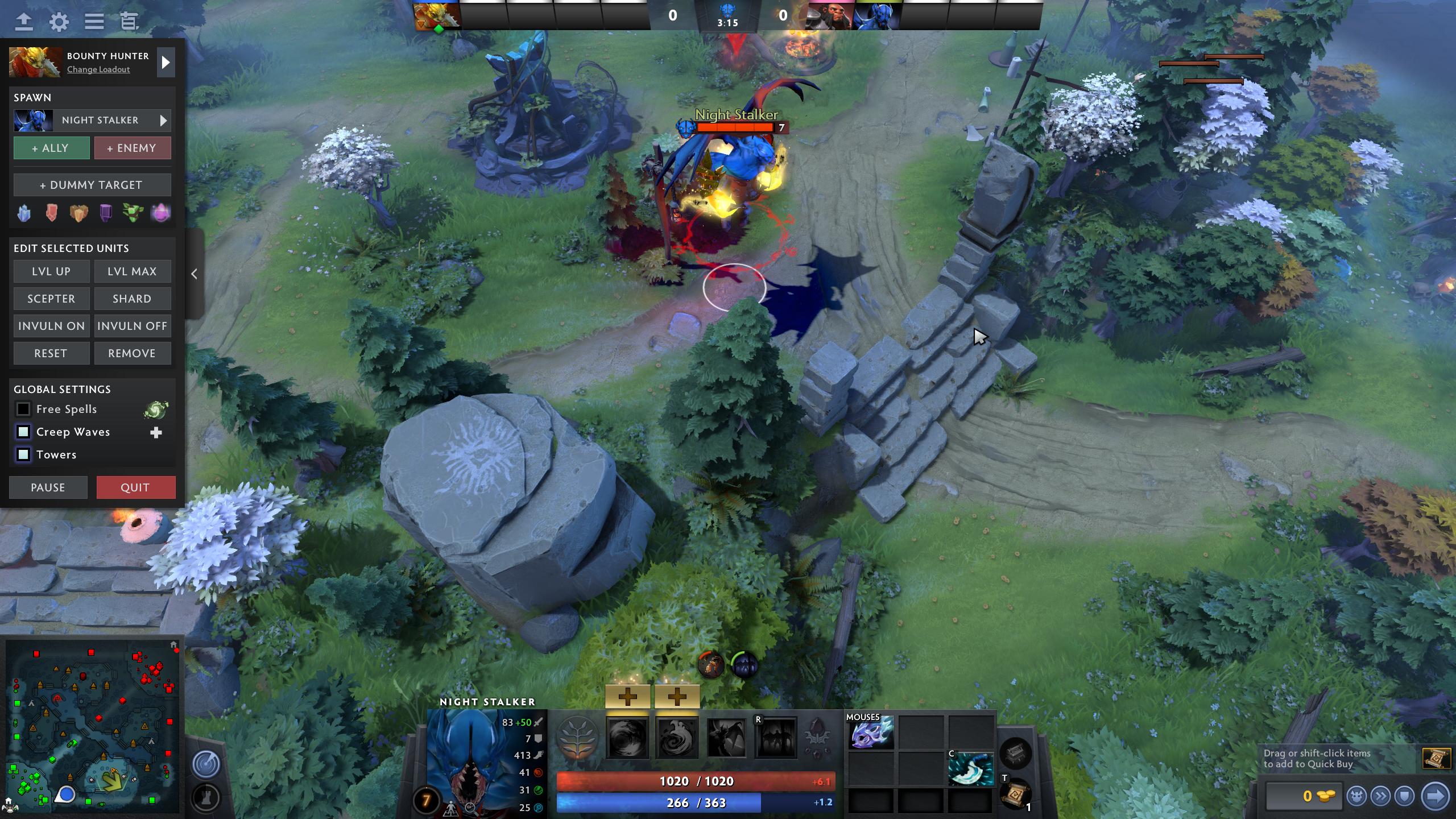Toggle the Towers checkbox
The width and height of the screenshot is (1456, 819).
23,454
